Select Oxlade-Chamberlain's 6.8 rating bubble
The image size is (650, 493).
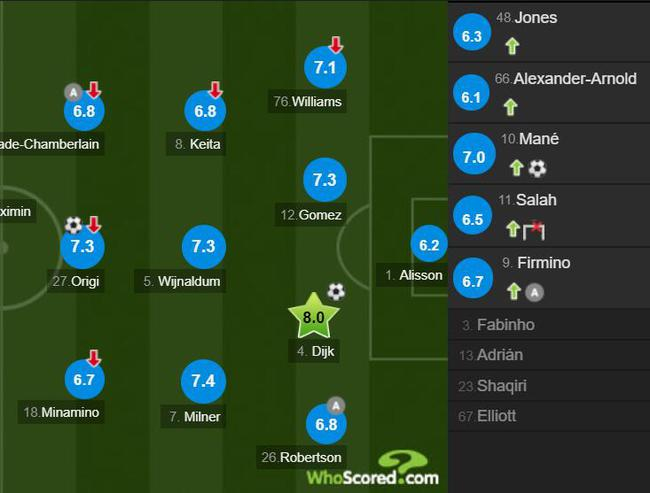point(84,111)
